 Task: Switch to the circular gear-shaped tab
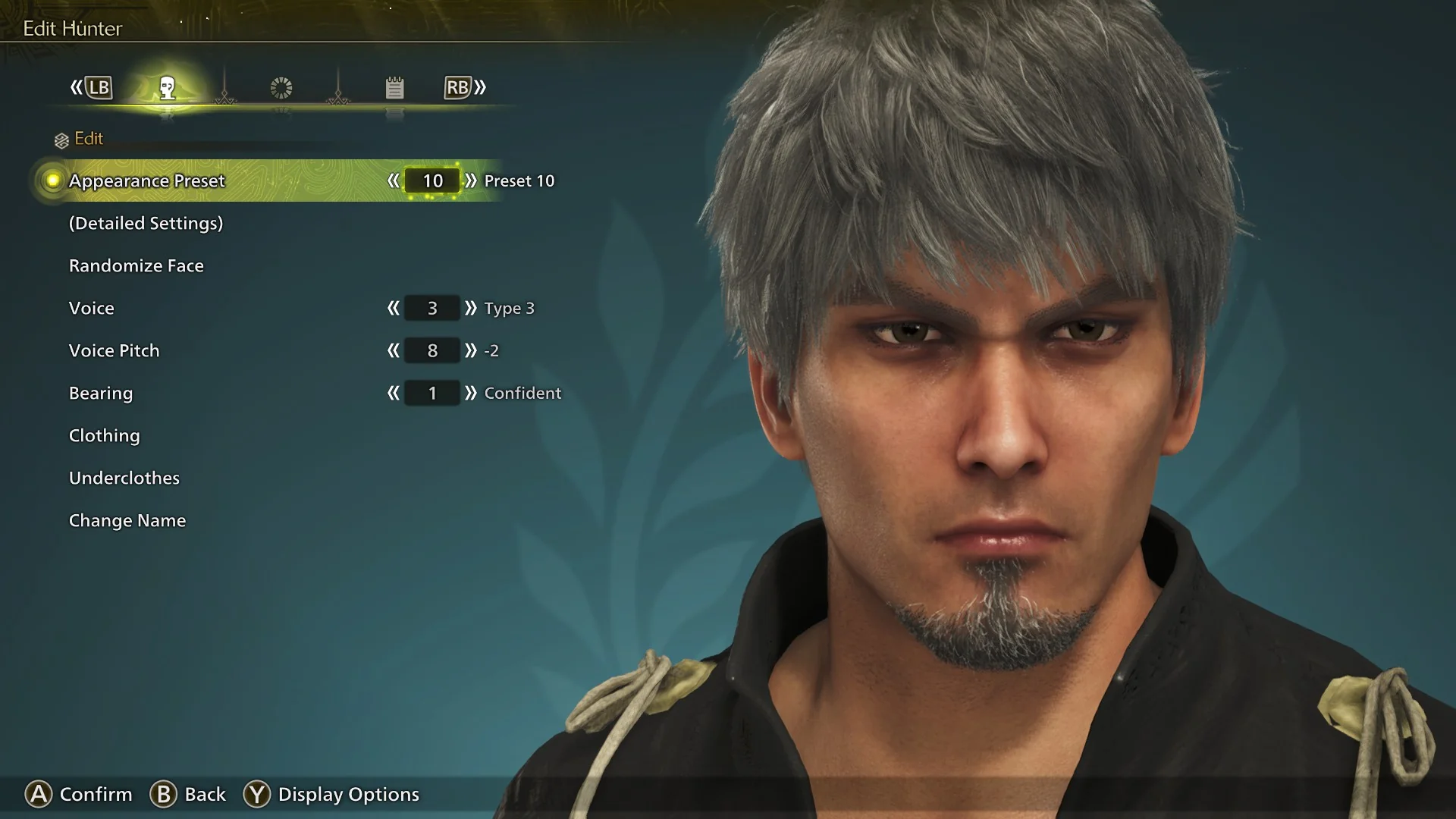[x=281, y=88]
